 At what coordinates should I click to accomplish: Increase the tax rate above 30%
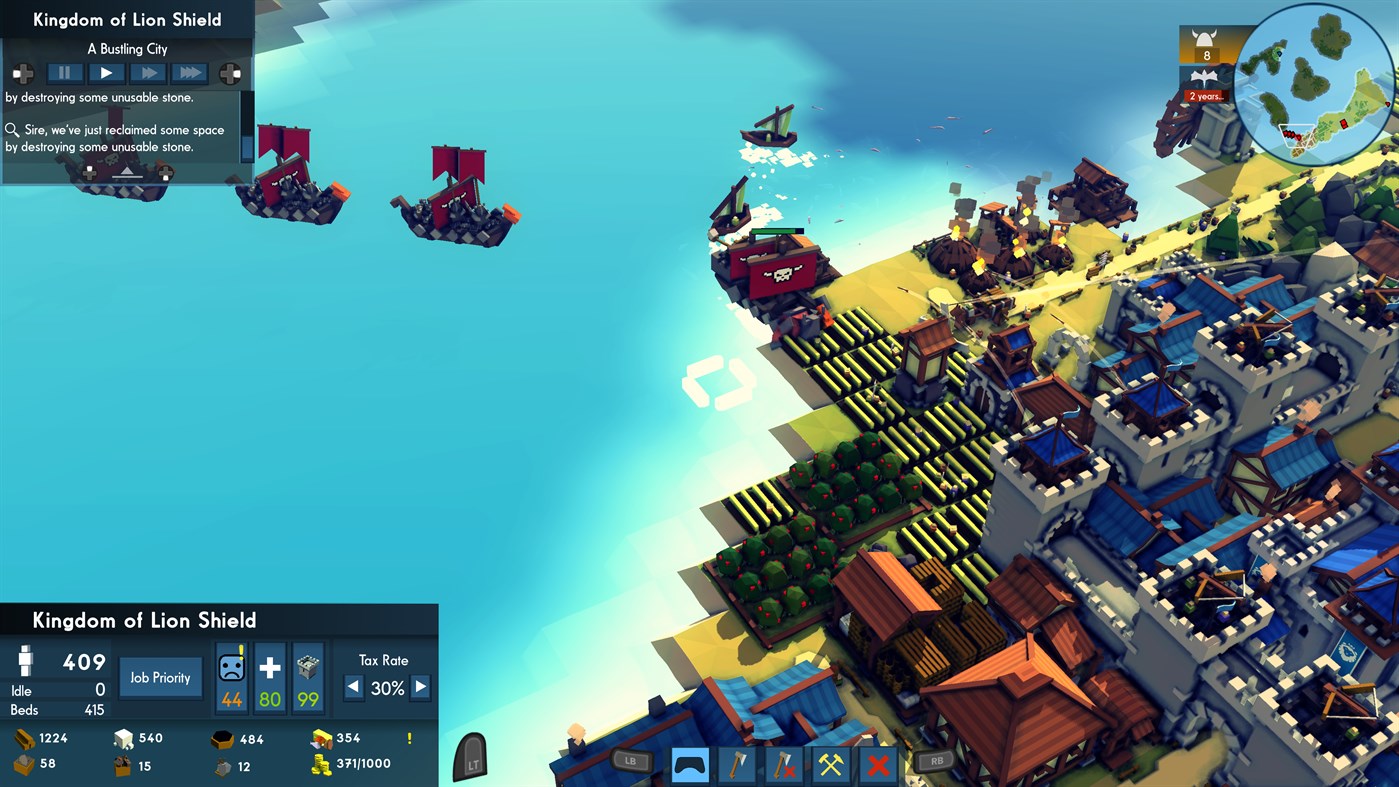pyautogui.click(x=421, y=687)
